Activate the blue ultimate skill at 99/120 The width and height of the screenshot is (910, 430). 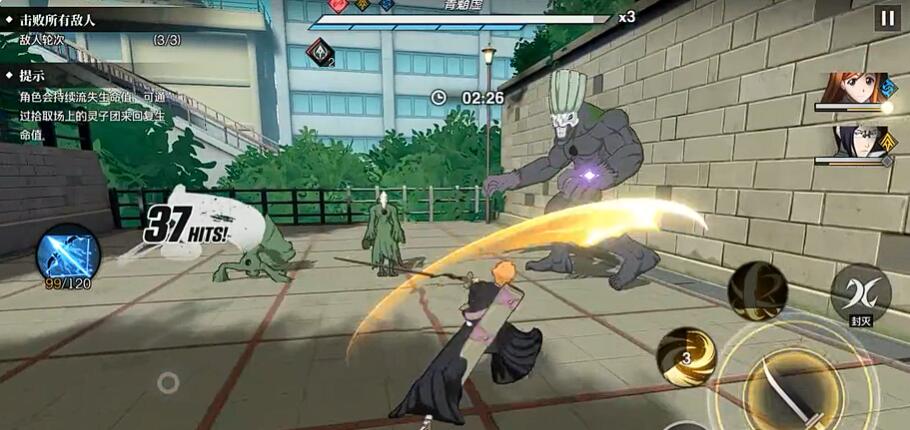coord(68,251)
